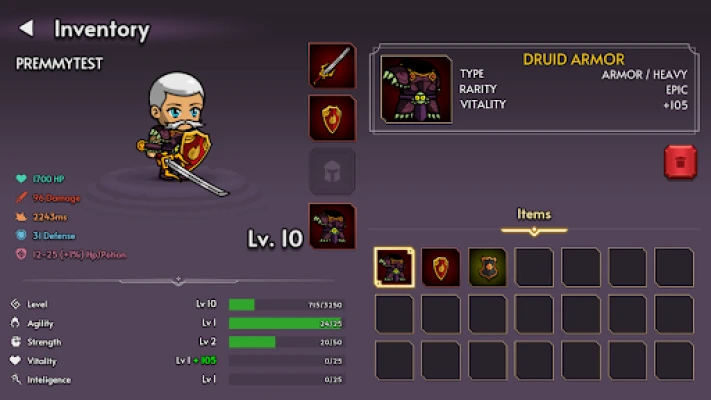The width and height of the screenshot is (711, 400).
Task: Open the Items tab
Action: pos(533,214)
